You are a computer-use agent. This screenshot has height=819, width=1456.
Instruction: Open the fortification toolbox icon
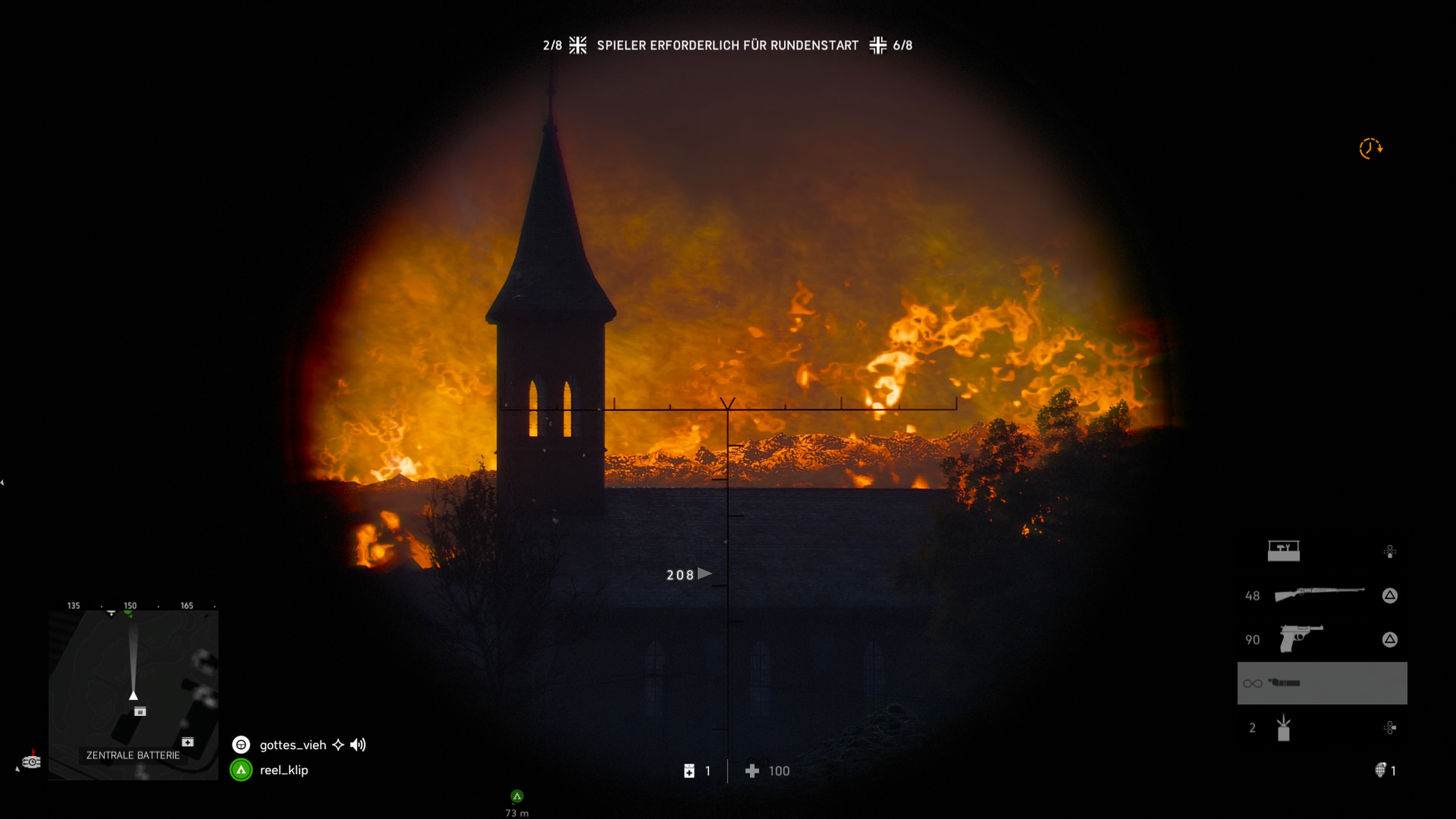(x=1283, y=551)
